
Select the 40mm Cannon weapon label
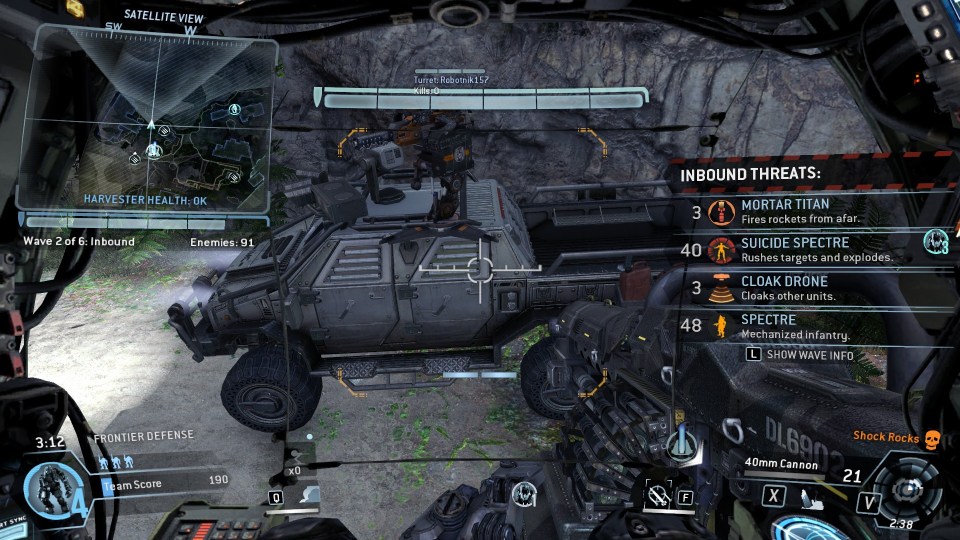[x=782, y=464]
